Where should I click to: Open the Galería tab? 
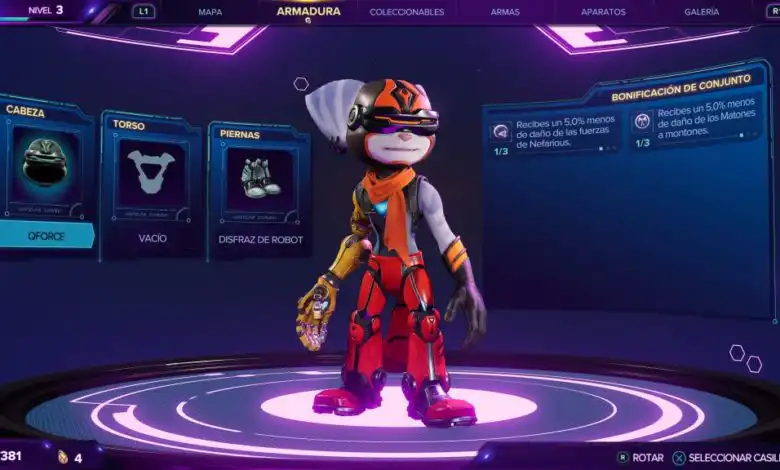pos(701,12)
